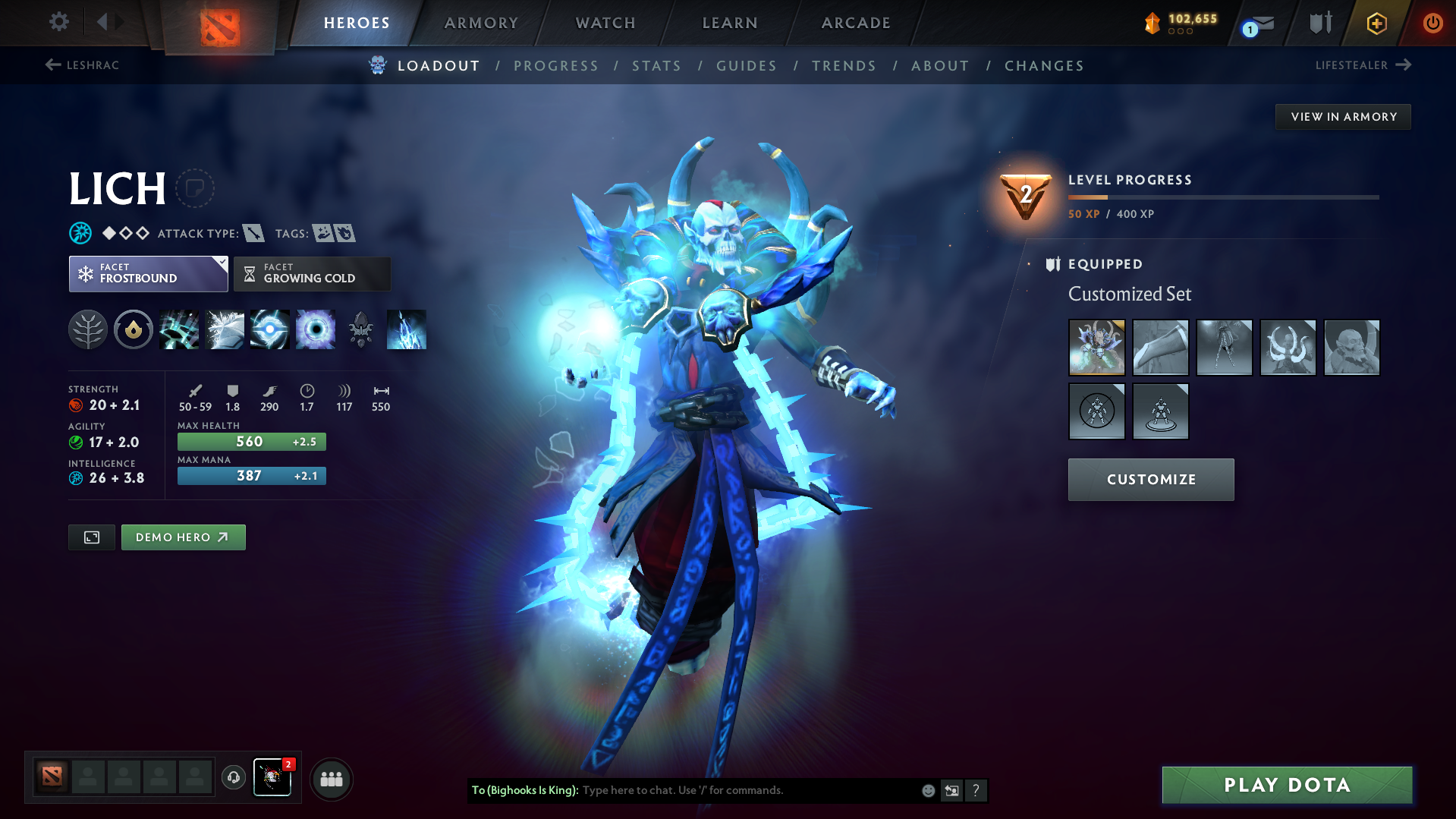Open the Chain Frost ultimate icon
1456x819 pixels.
(407, 329)
